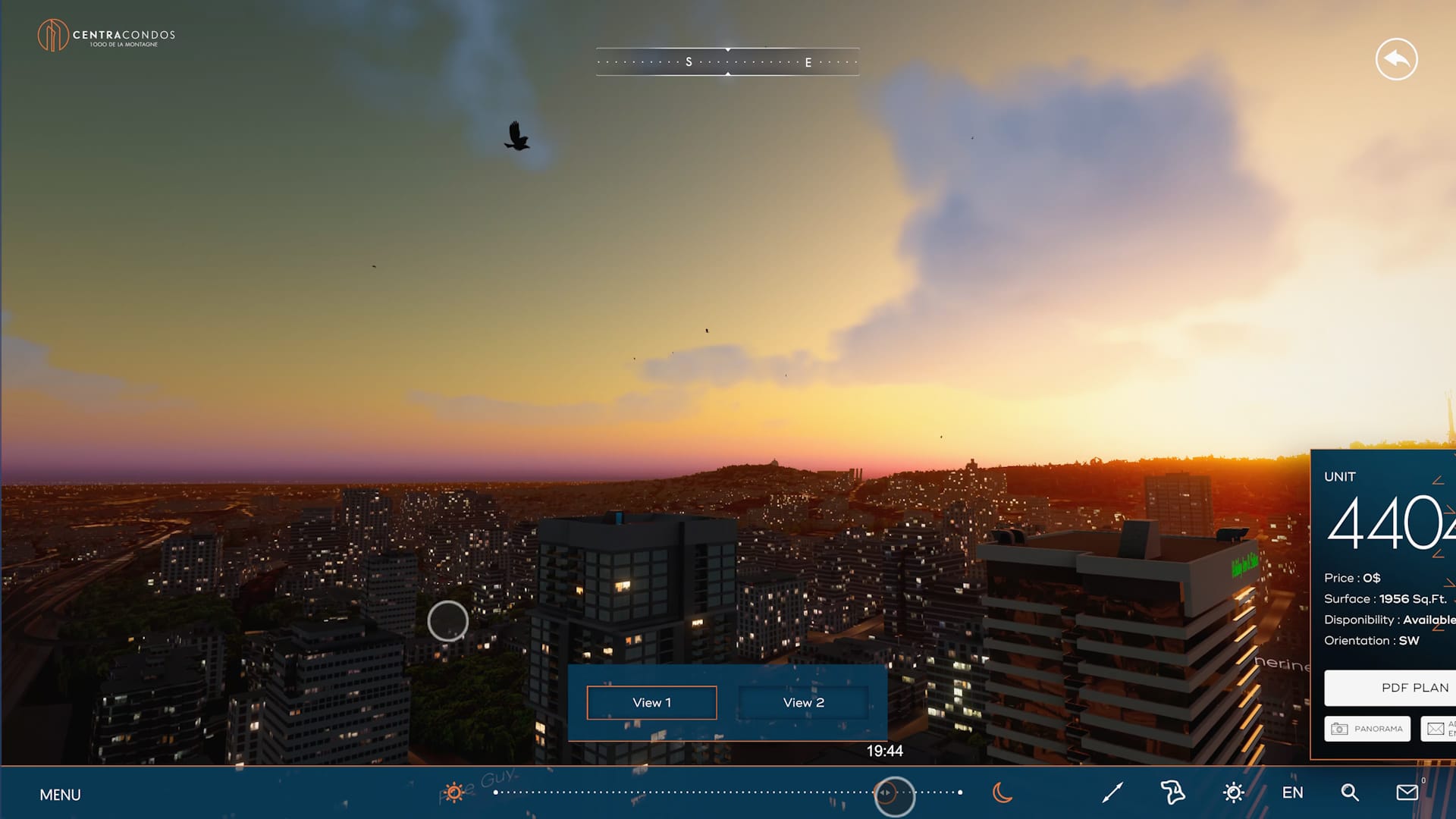Switch to View 2
This screenshot has width=1456, height=819.
(803, 703)
